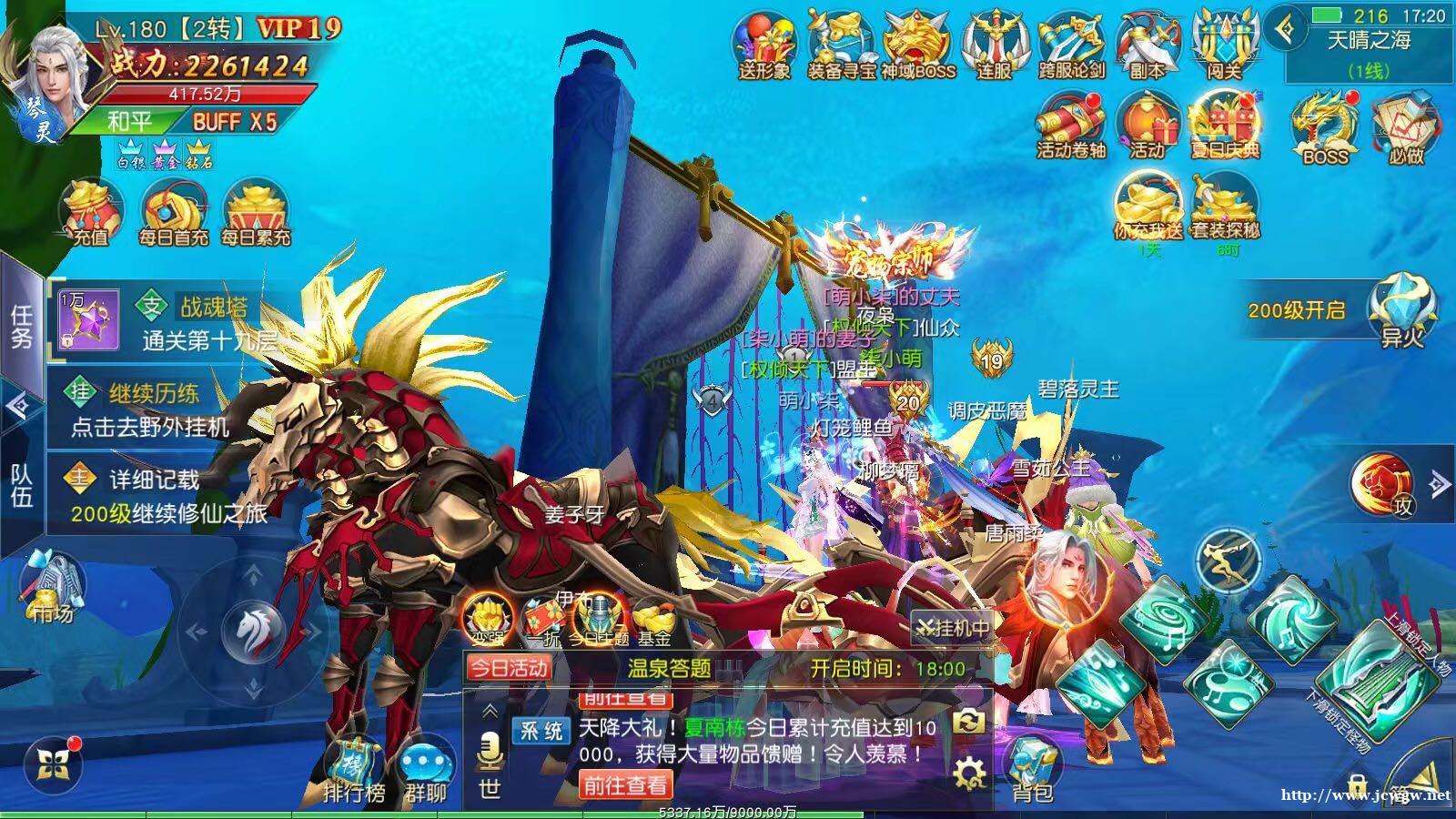Select the 继续历练 quest entry

[155, 409]
